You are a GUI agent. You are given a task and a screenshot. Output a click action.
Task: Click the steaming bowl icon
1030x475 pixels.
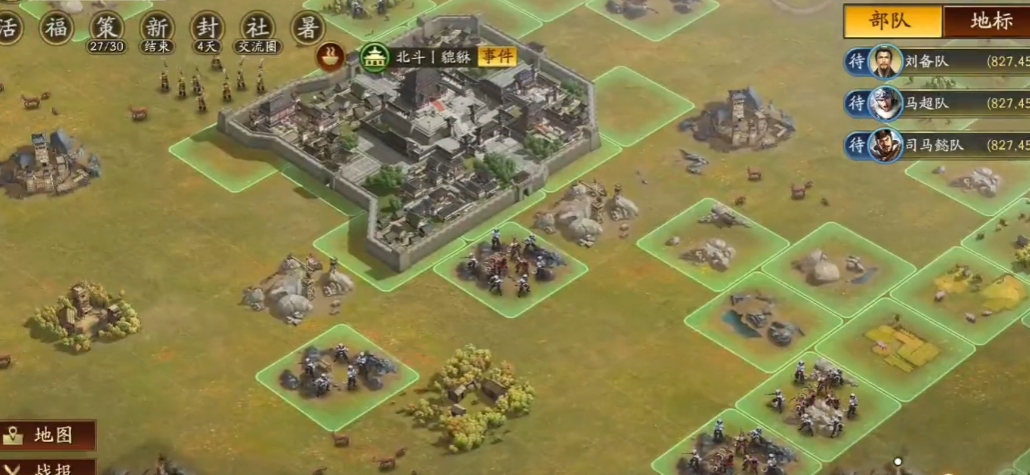(328, 57)
